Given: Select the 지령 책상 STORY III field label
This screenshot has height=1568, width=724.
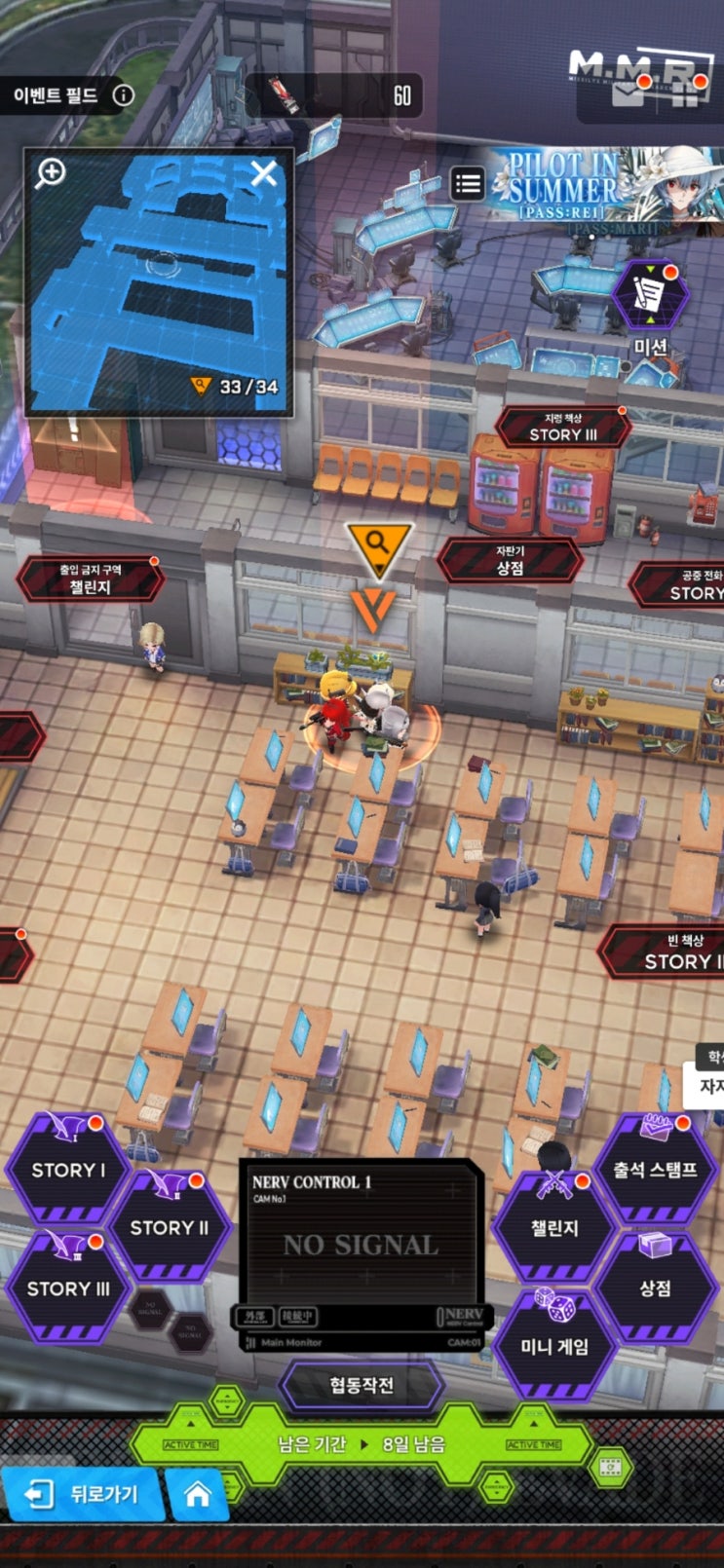Looking at the screenshot, I should pos(562,428).
